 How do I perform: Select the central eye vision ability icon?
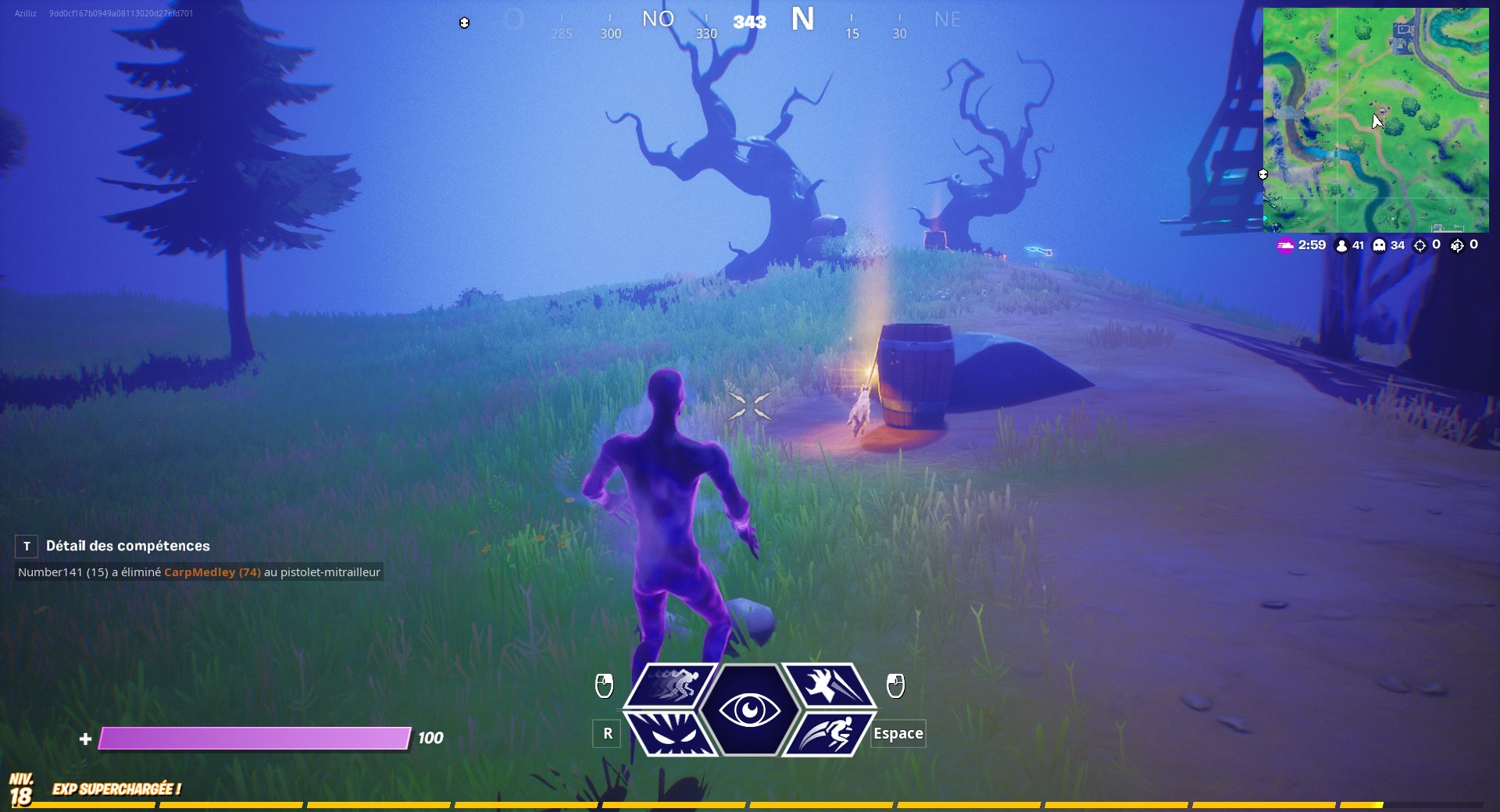click(x=750, y=710)
